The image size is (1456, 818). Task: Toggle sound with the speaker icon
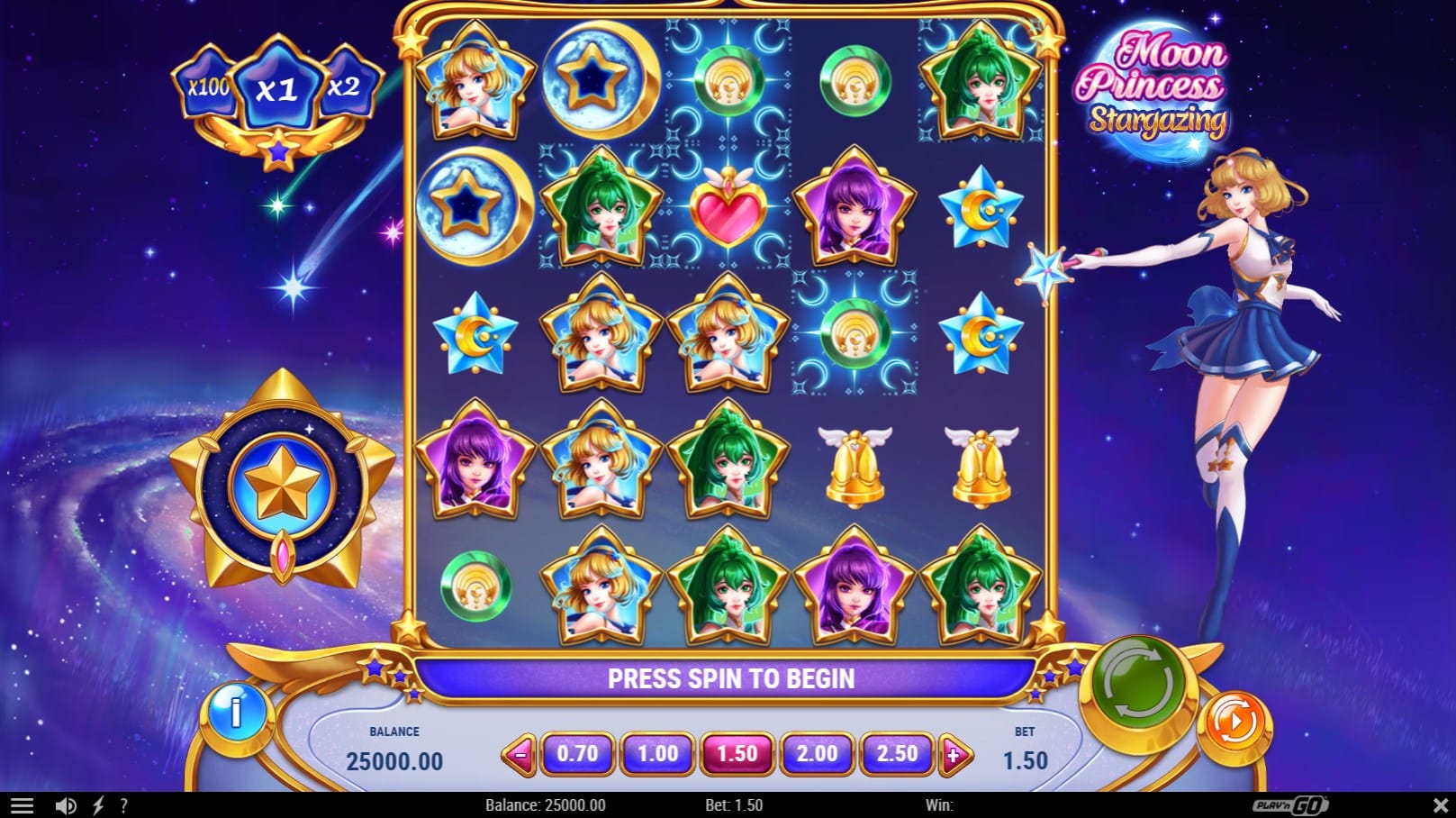[x=65, y=805]
